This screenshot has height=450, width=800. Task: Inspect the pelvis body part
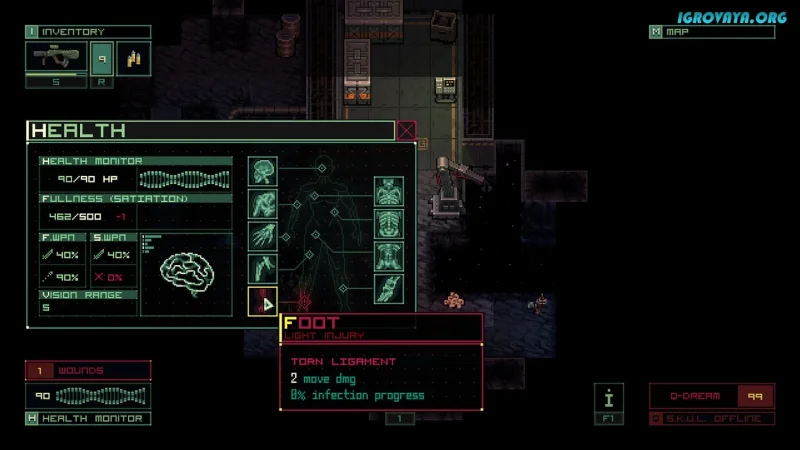tap(389, 256)
